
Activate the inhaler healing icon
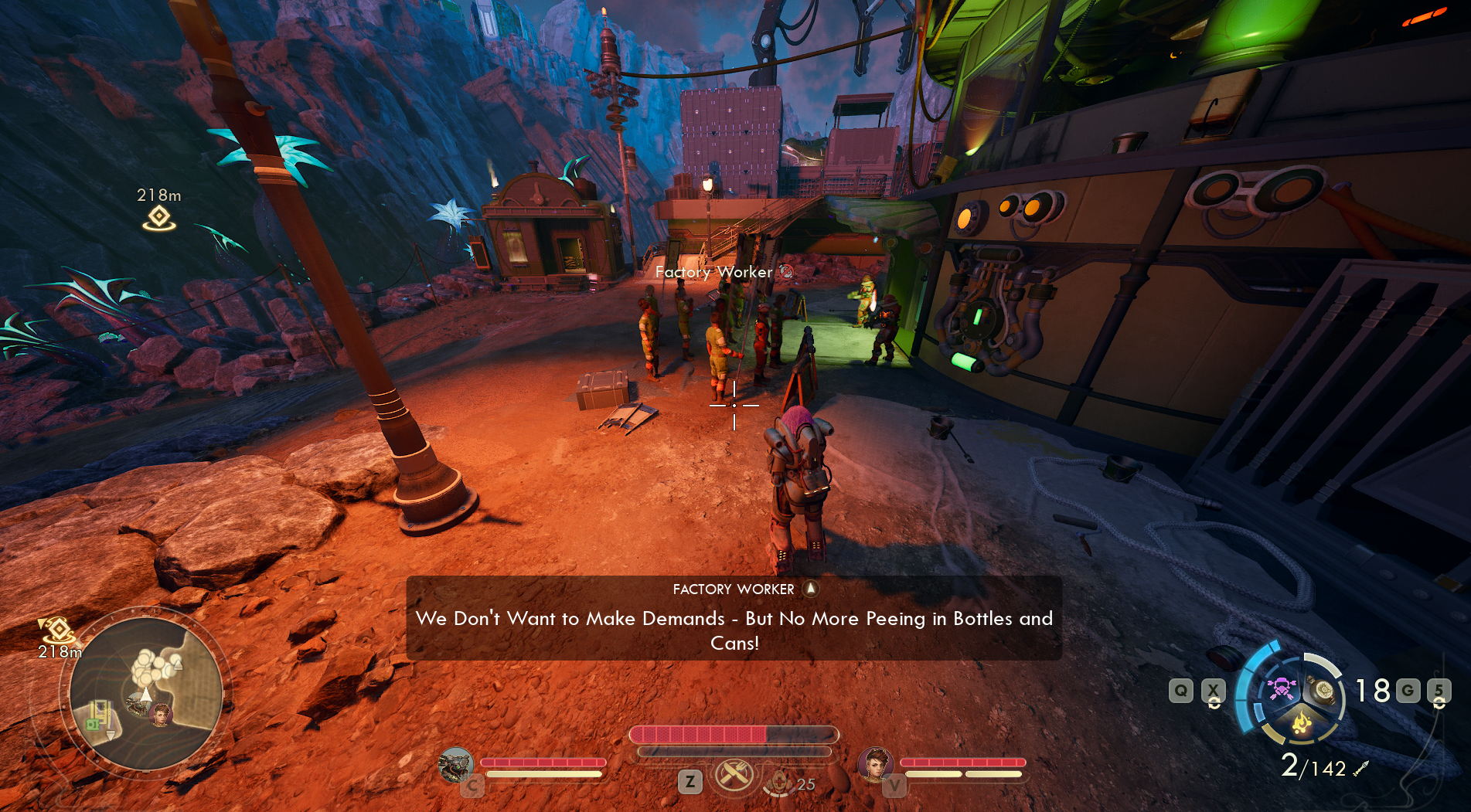(780, 782)
